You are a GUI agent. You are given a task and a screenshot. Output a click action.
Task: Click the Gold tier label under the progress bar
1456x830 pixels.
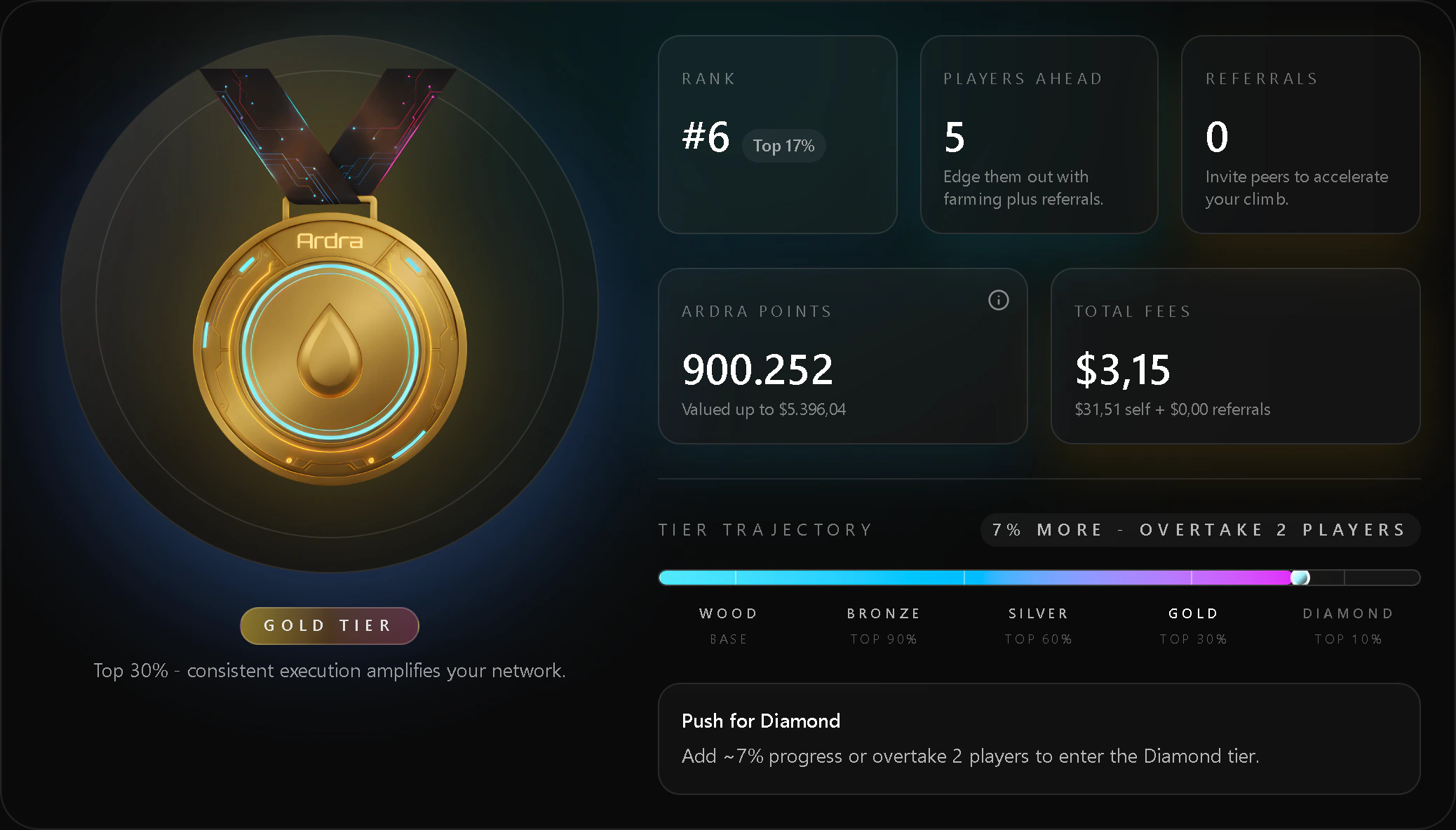[x=1192, y=613]
